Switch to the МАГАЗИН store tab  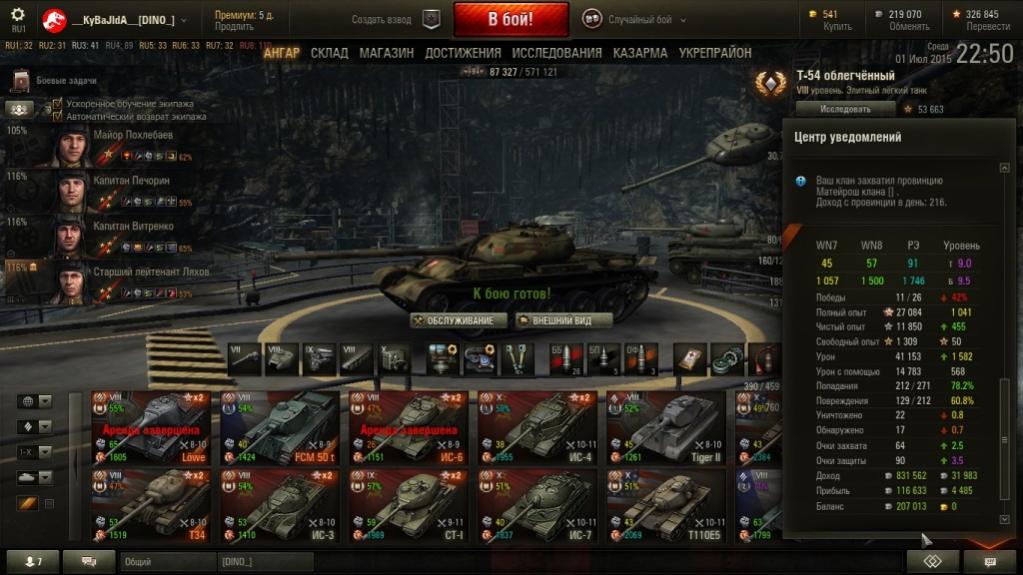[x=386, y=53]
